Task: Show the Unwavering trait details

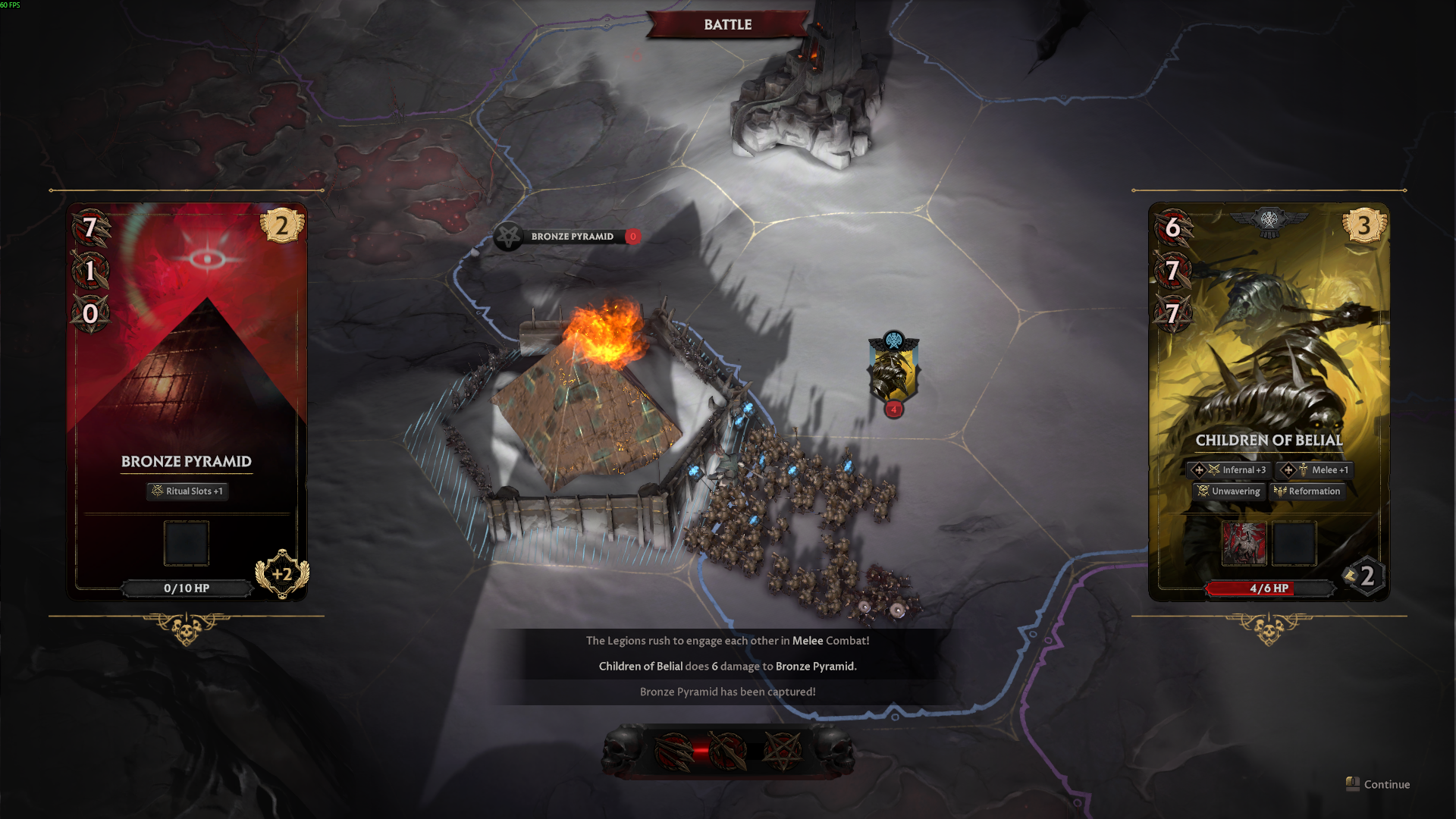Action: 1228,491
